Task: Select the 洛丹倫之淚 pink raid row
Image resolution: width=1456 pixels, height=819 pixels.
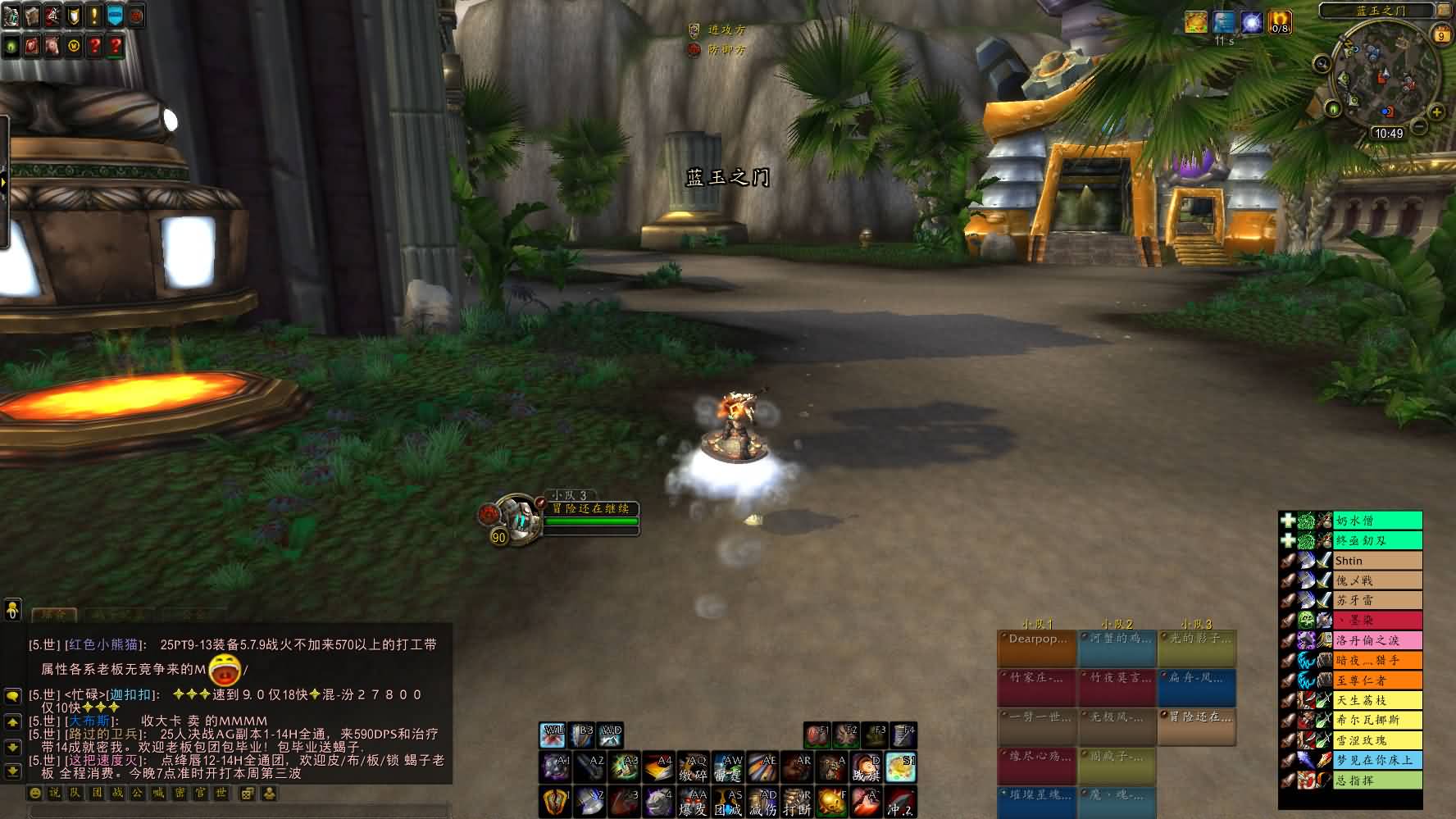Action: click(1377, 640)
